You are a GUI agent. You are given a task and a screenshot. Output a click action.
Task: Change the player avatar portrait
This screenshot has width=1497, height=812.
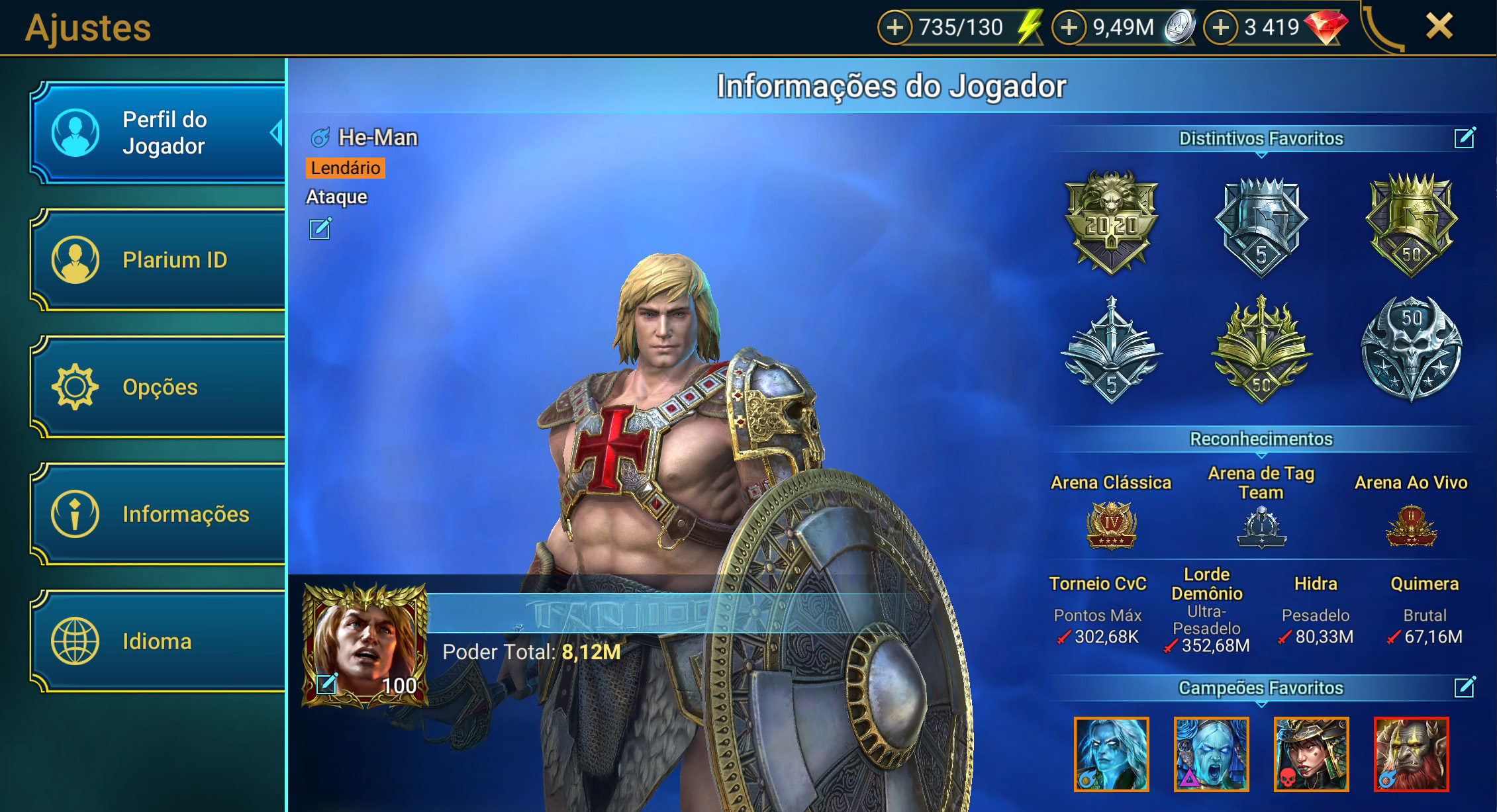click(x=327, y=683)
